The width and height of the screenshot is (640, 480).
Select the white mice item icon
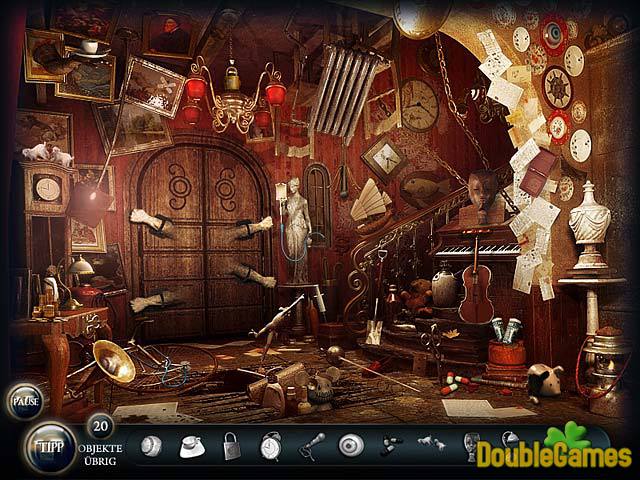pyautogui.click(x=431, y=443)
